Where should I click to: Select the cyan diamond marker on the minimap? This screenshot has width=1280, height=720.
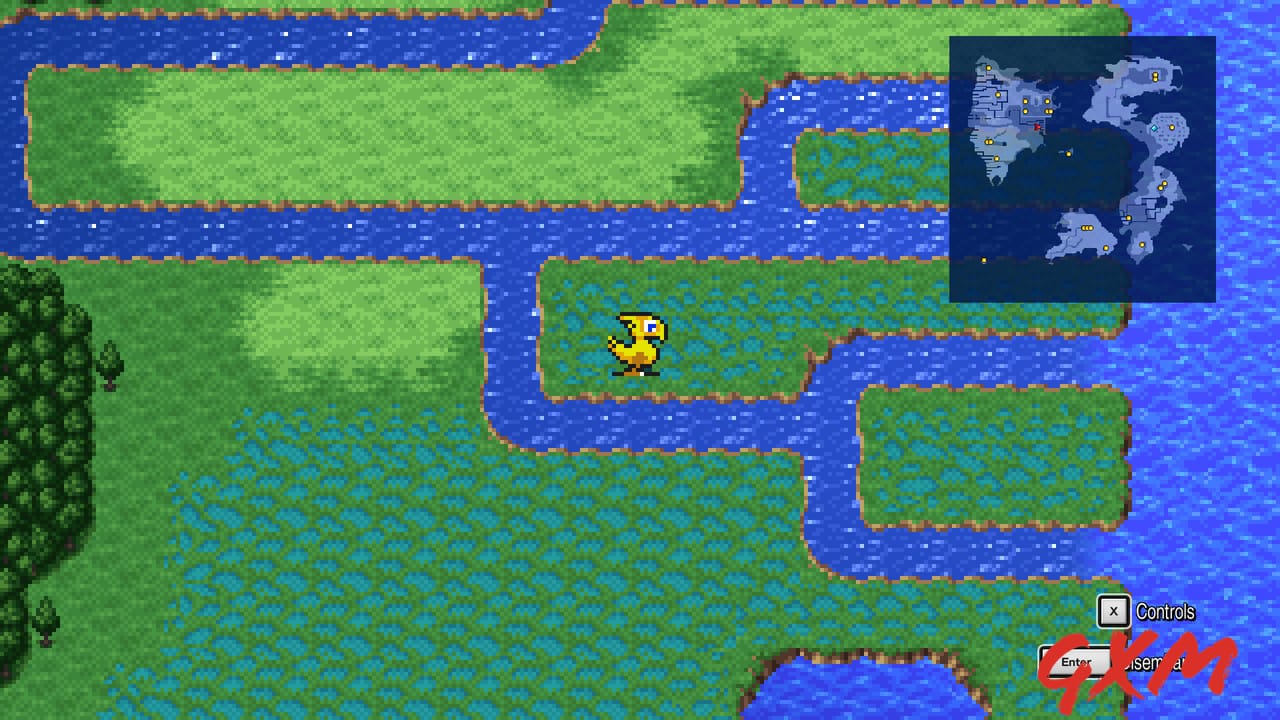click(x=1155, y=128)
